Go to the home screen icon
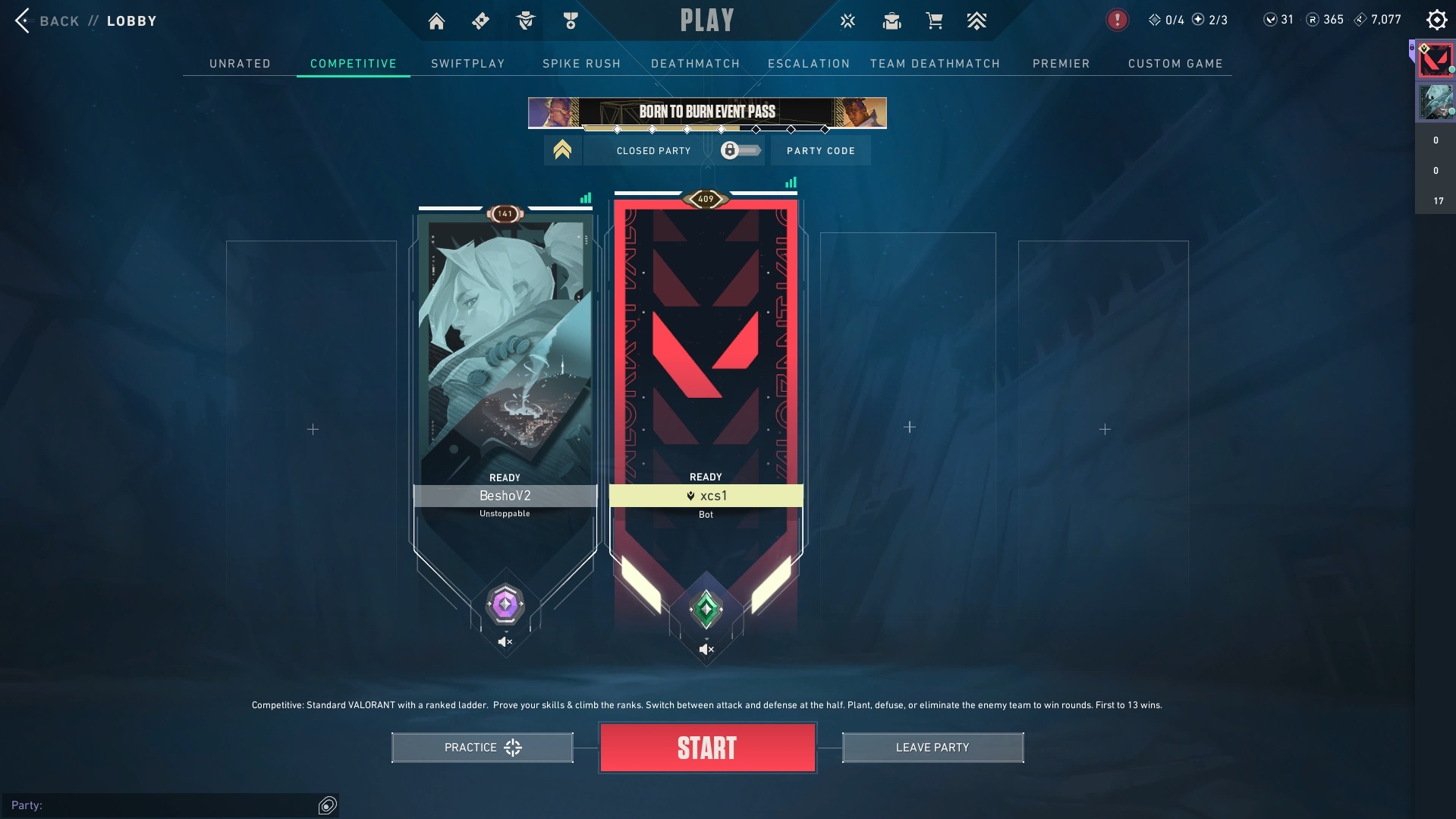 coord(436,21)
